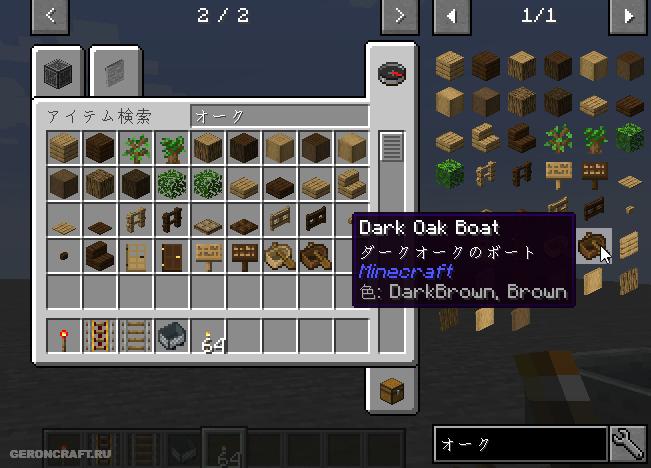Select the minecart hotbar slot

(170, 336)
